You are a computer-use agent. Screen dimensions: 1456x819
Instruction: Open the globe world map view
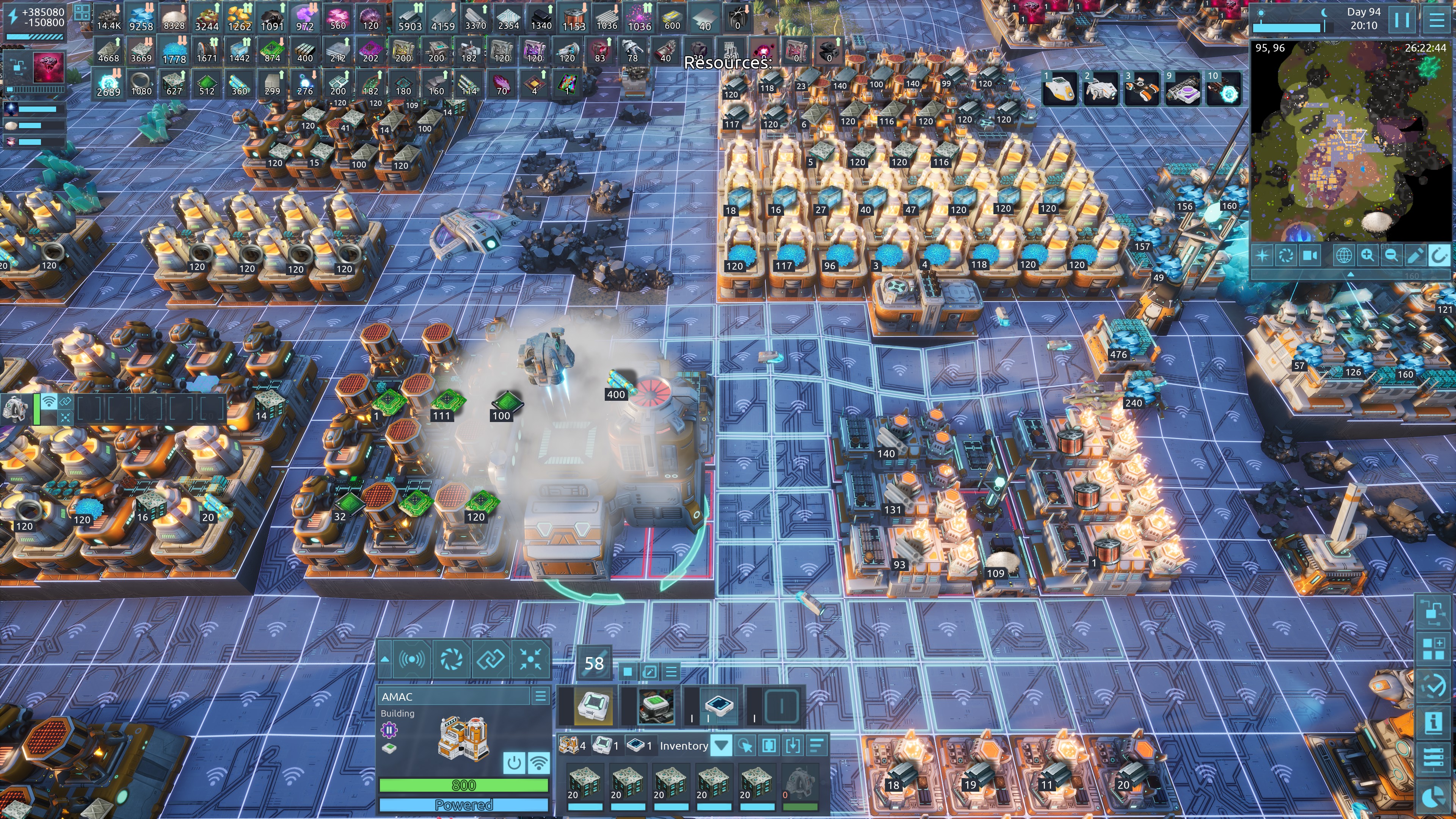click(x=1343, y=256)
